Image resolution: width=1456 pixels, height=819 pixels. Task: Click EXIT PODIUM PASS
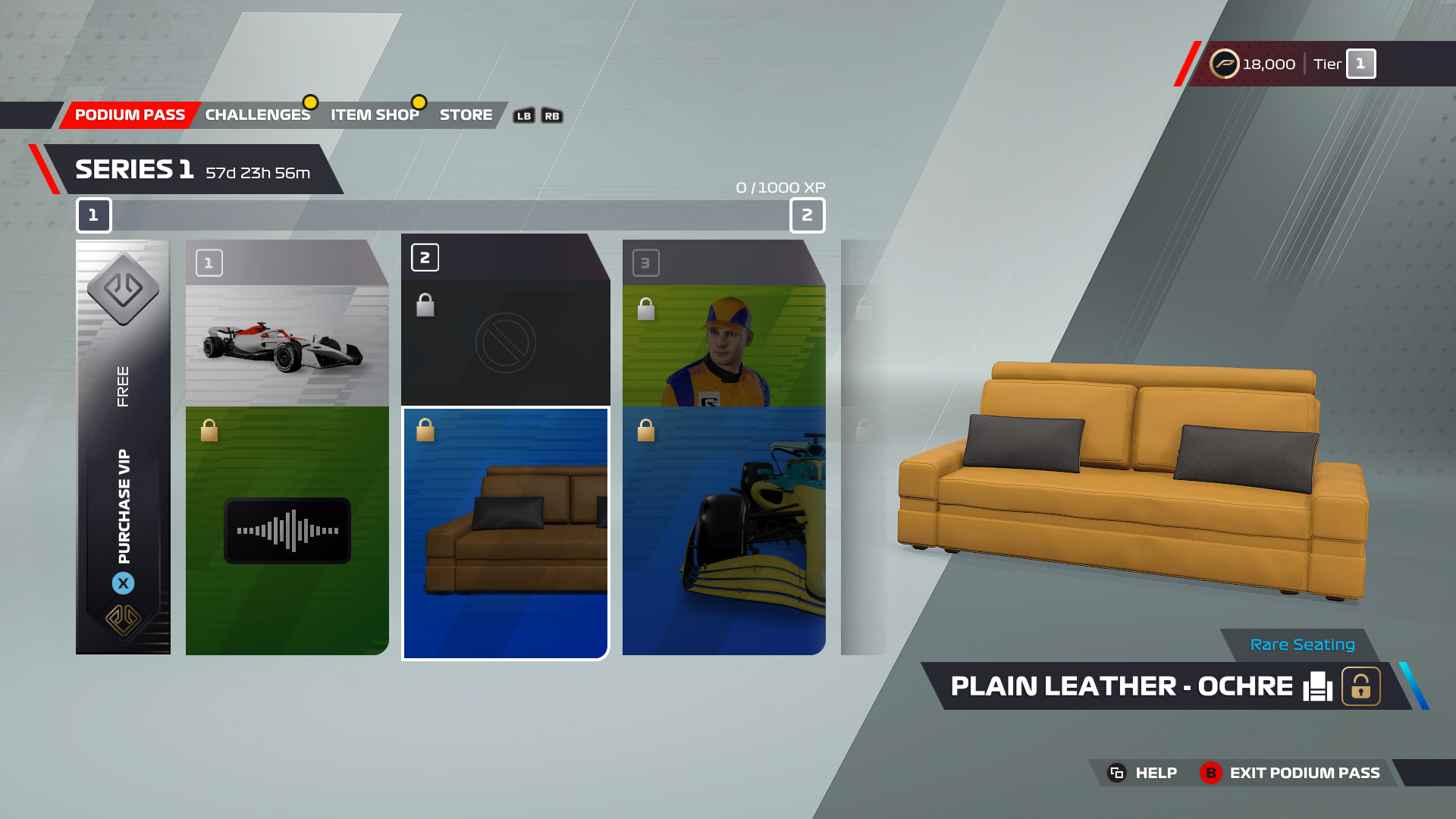tap(1305, 773)
